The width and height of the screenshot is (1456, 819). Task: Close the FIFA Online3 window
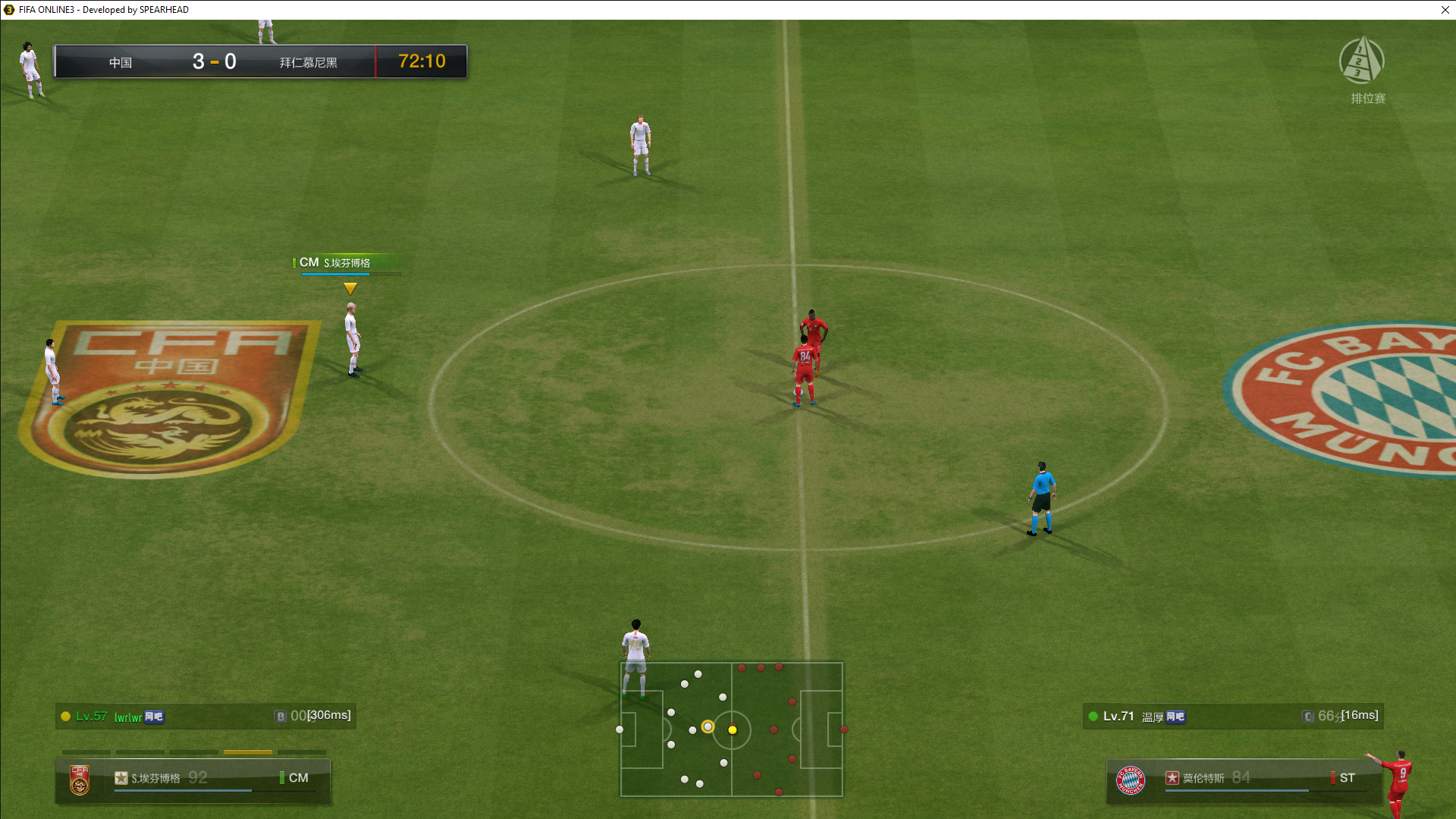coord(1445,10)
